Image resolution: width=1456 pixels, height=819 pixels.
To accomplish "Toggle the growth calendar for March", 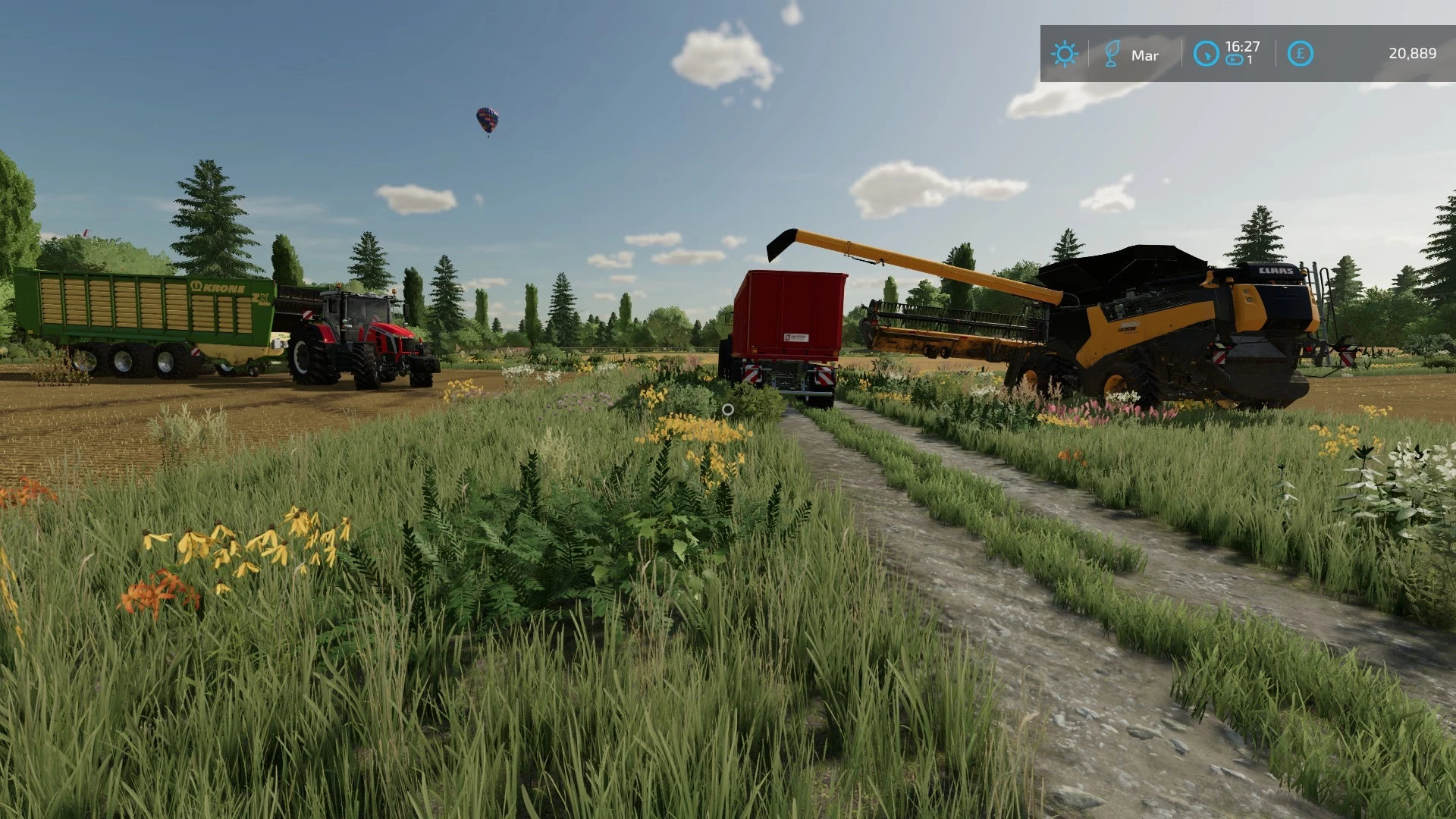I will click(x=1113, y=53).
